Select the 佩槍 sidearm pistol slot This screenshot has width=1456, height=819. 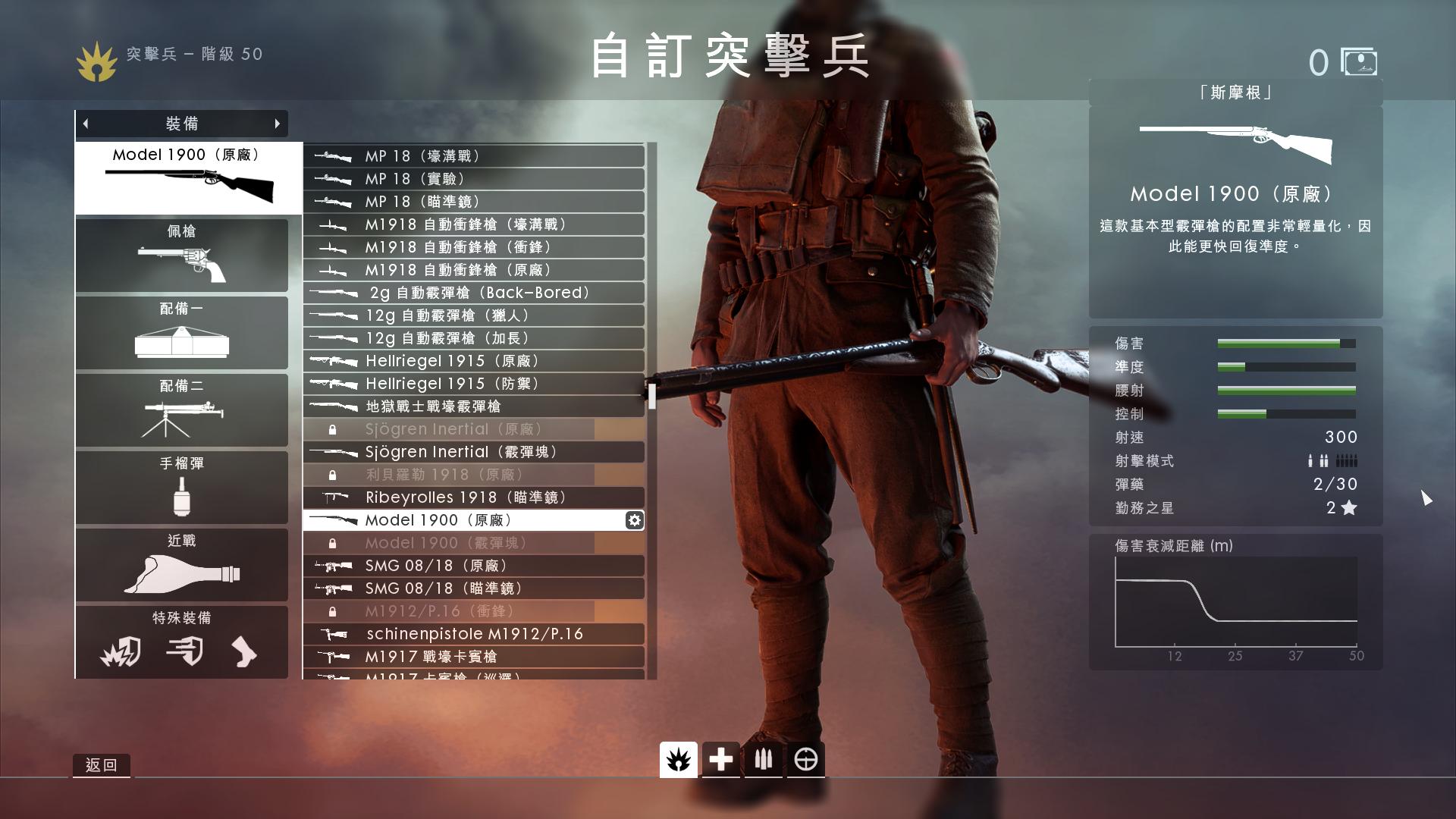[181, 255]
